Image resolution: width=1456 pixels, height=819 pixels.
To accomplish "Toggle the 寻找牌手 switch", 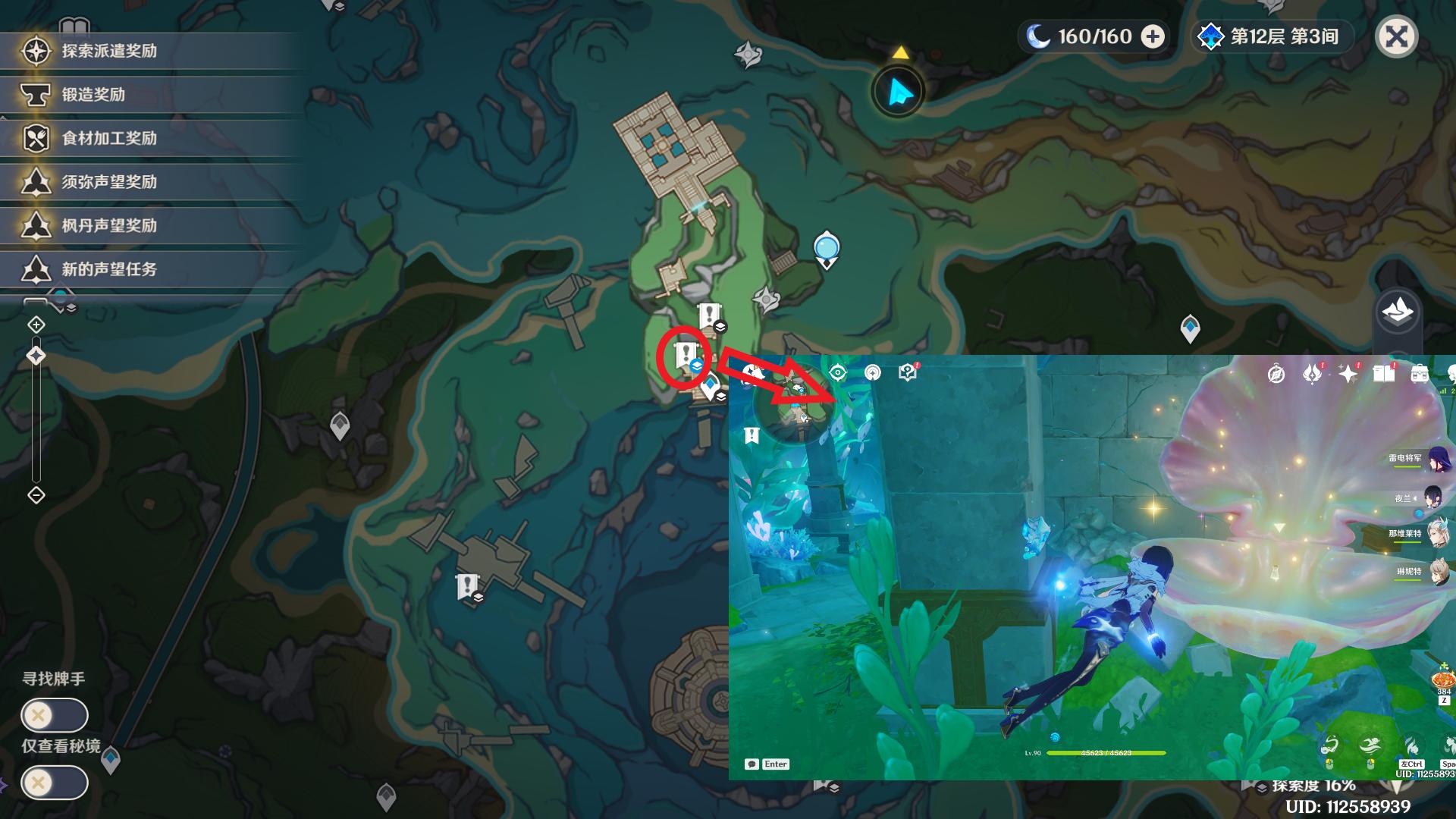I will (x=54, y=715).
